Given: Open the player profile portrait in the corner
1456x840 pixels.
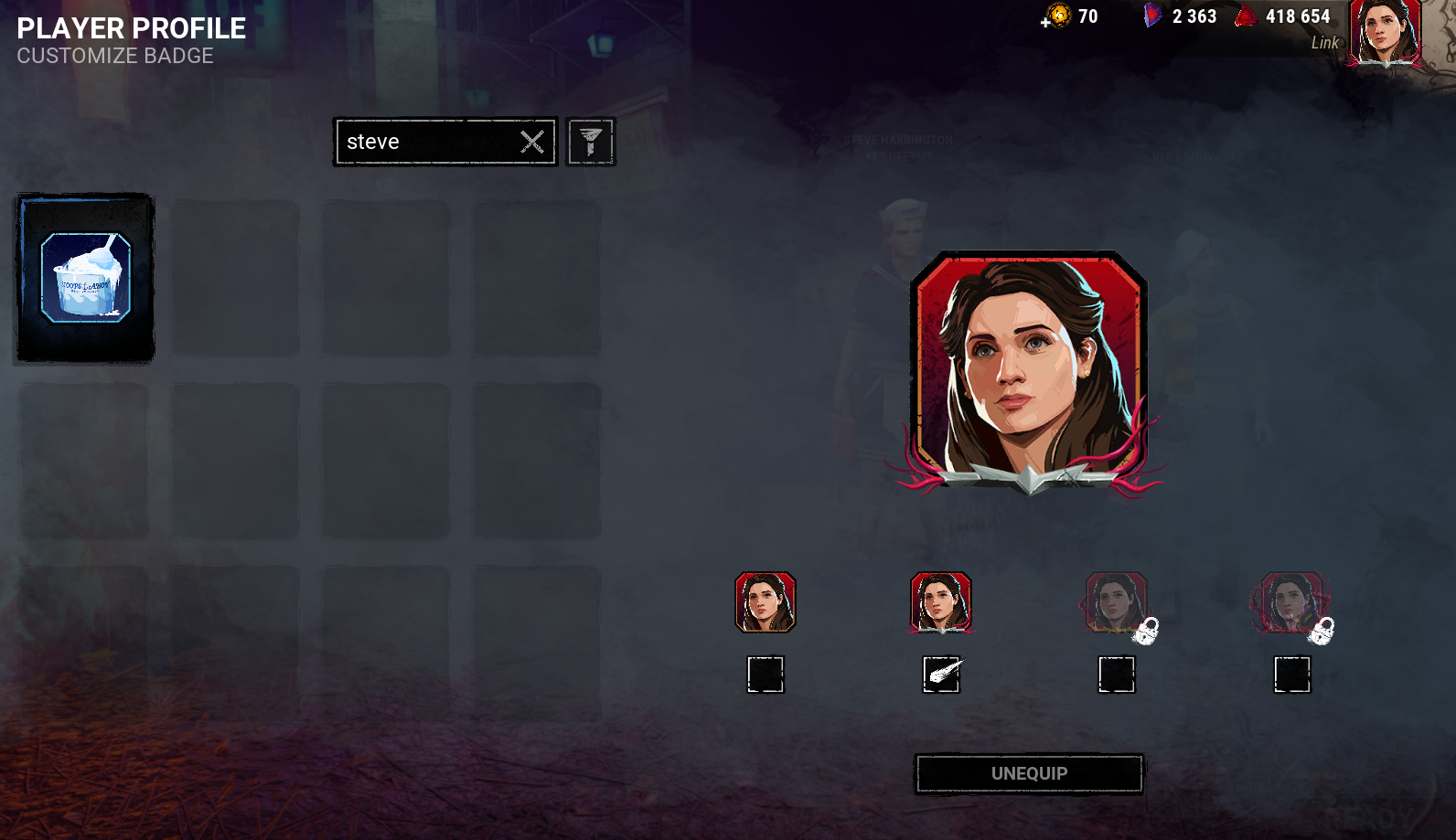Looking at the screenshot, I should (x=1386, y=34).
